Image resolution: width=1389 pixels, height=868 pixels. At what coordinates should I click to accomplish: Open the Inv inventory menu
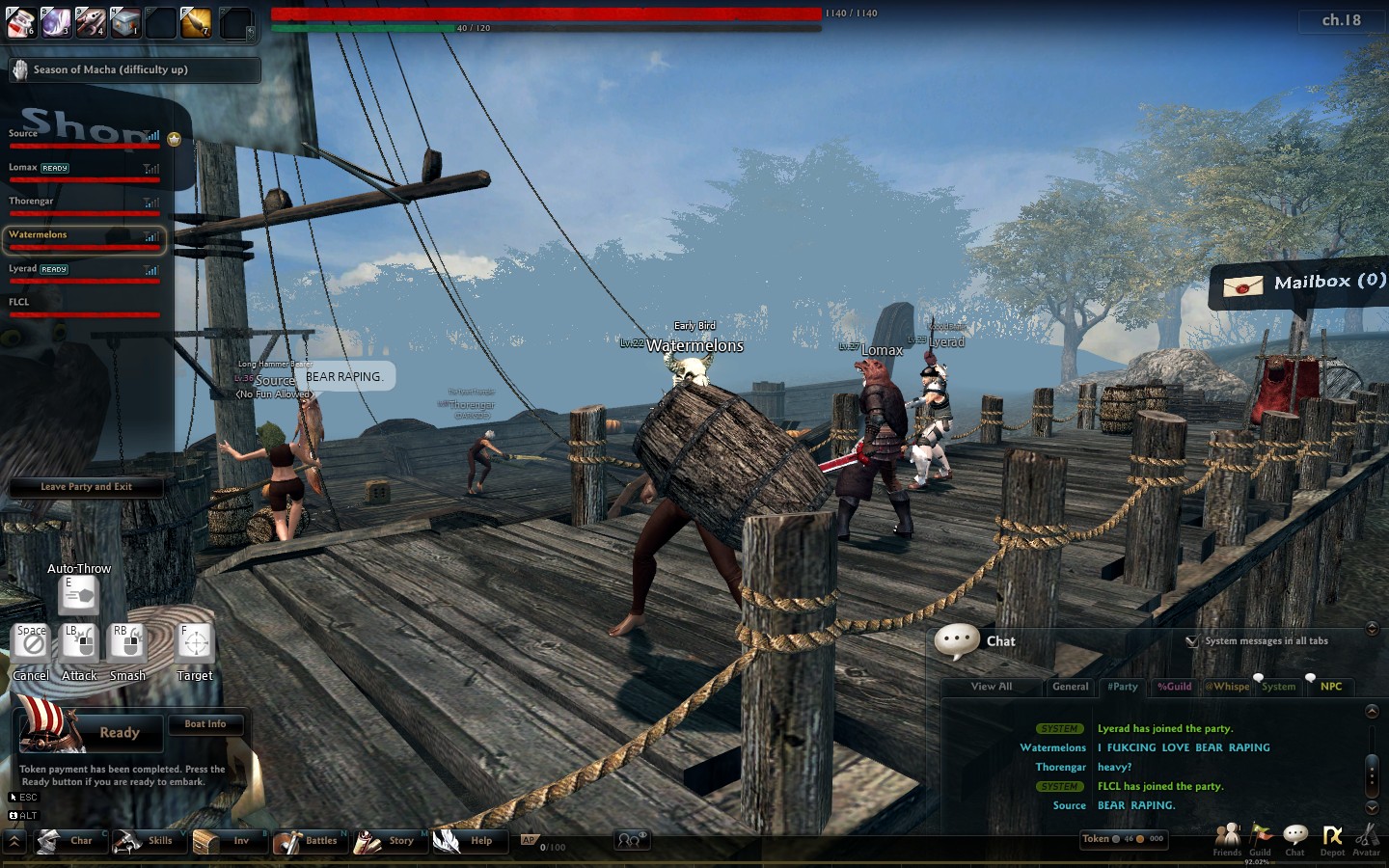[227, 841]
